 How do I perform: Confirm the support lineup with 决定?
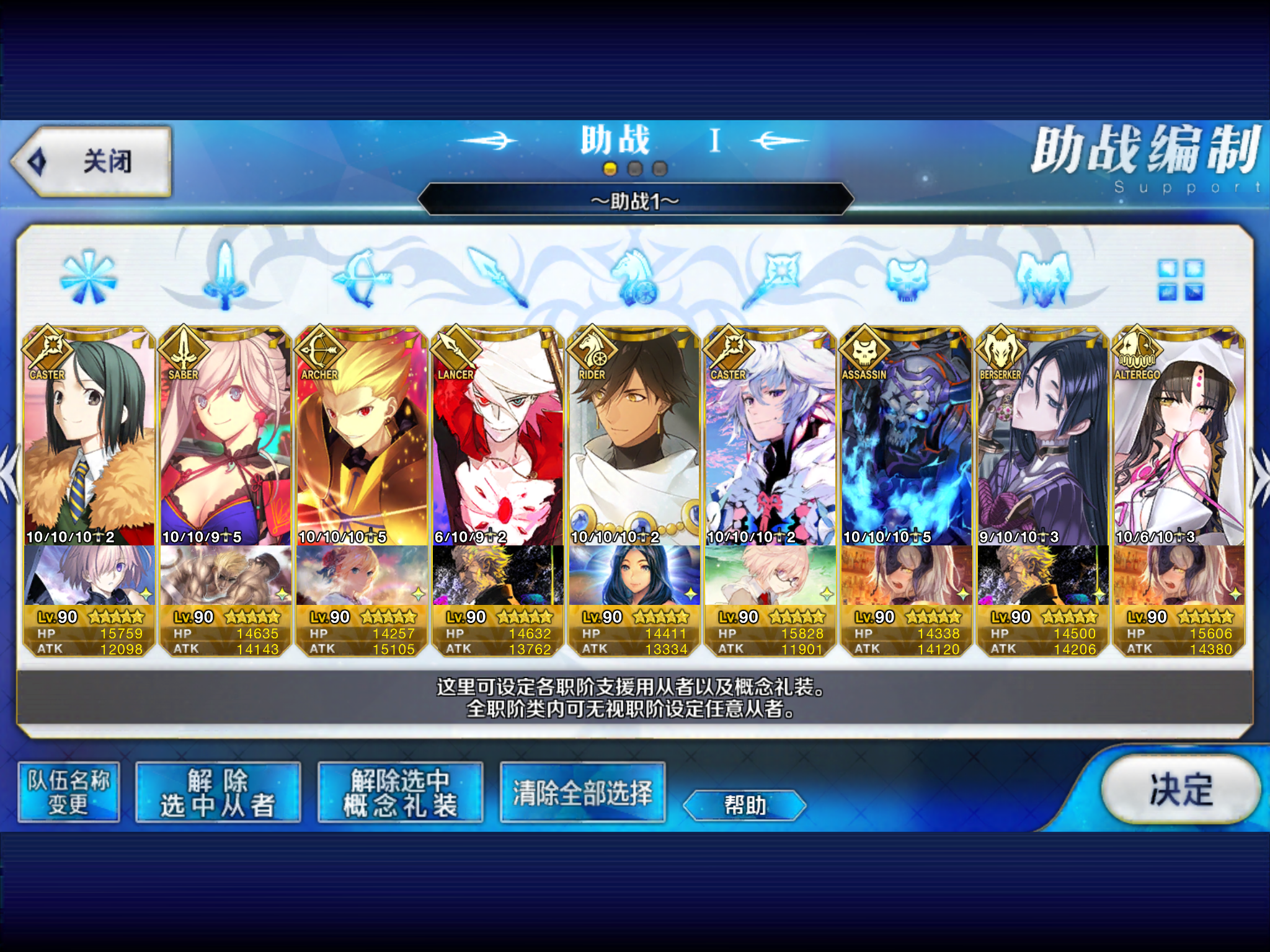click(x=1180, y=789)
